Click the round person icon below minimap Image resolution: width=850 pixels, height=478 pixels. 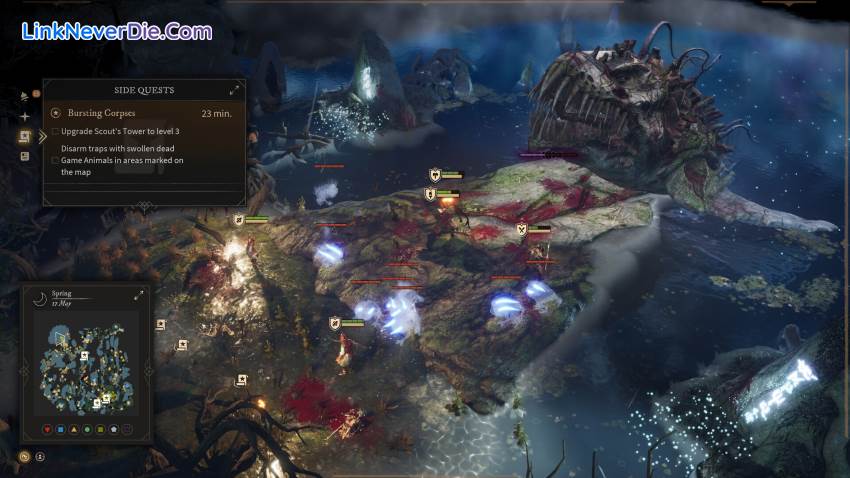[40, 457]
